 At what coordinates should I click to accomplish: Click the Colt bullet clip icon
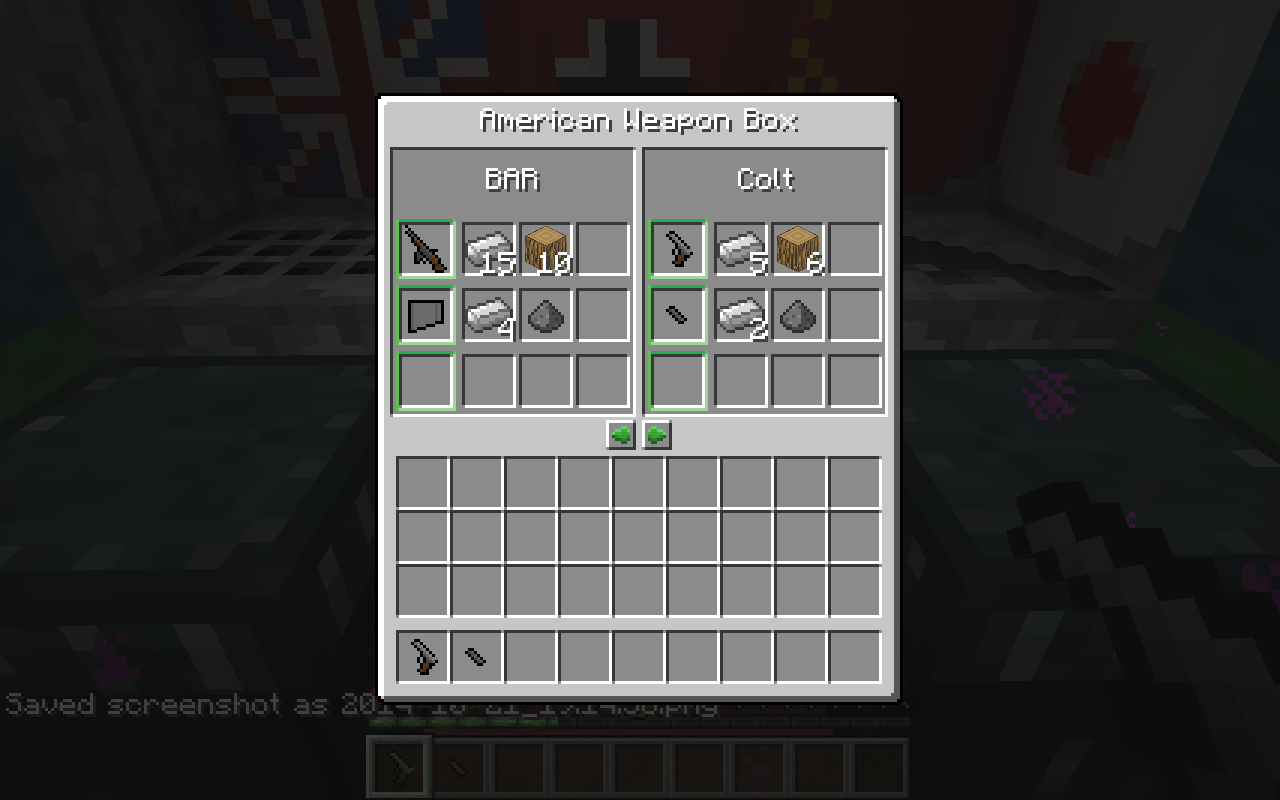(x=678, y=316)
